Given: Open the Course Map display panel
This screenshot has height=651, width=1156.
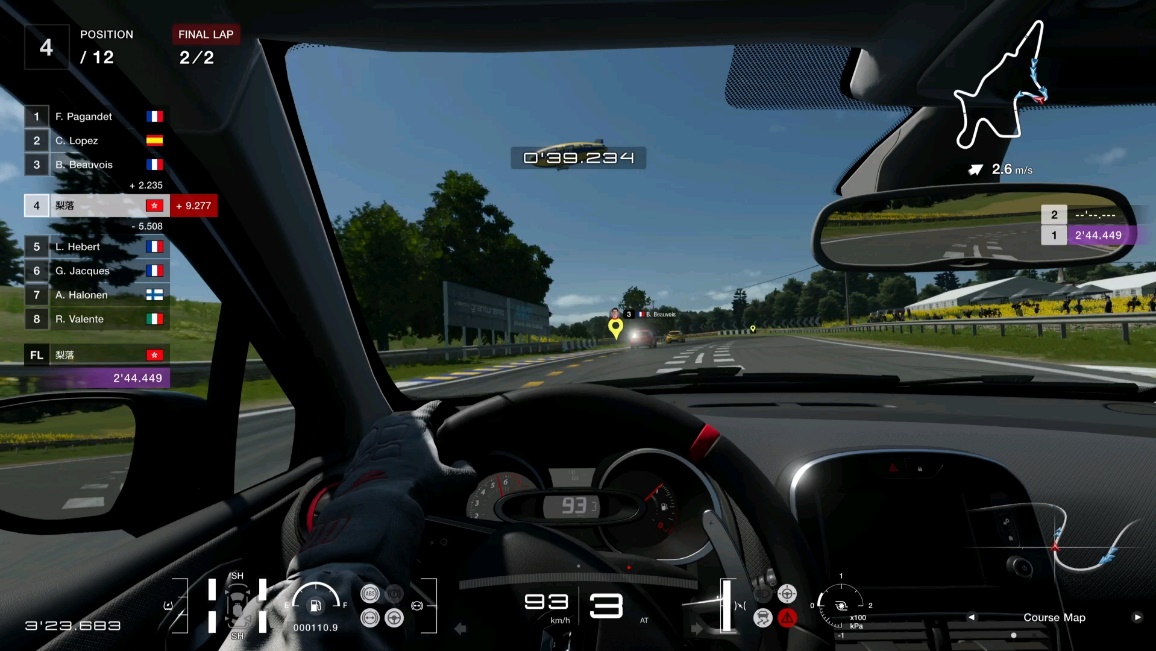Looking at the screenshot, I should [x=1054, y=617].
